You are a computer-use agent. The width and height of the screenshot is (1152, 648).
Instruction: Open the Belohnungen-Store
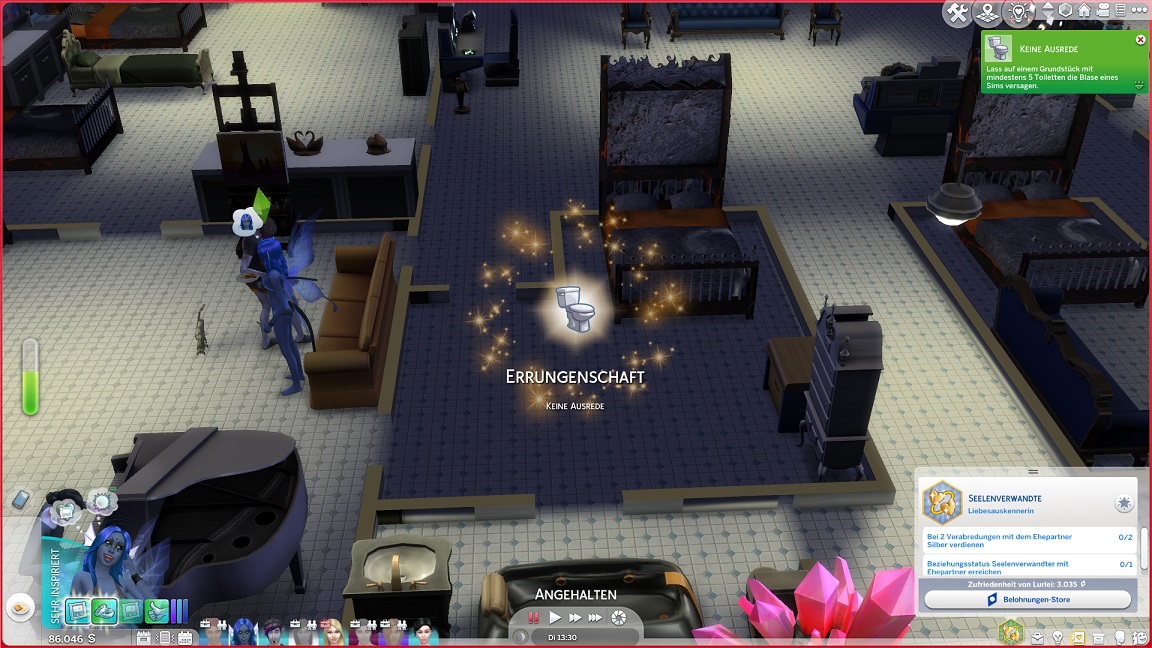1027,599
